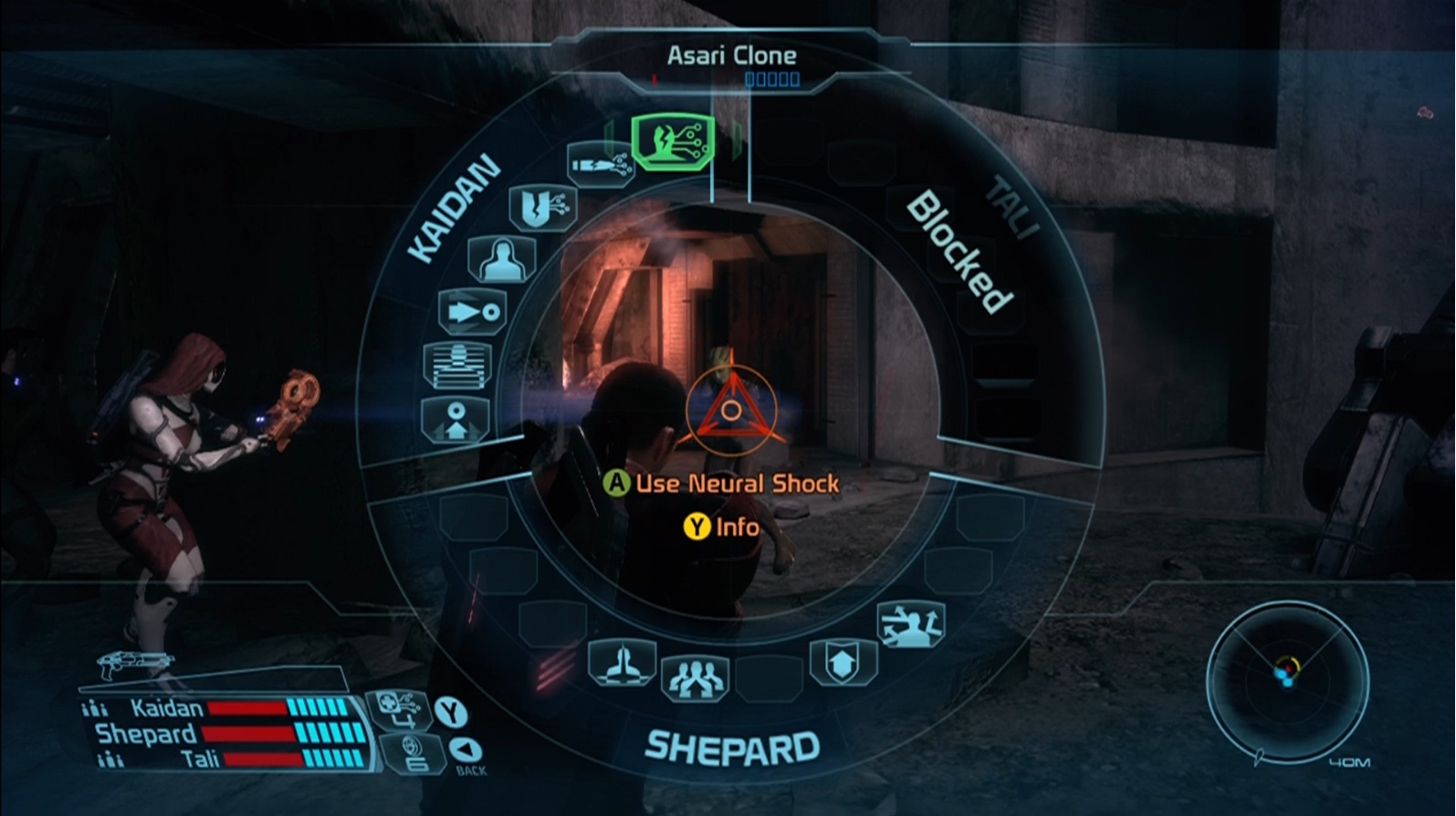Choose Kaidan's circle-above-up-arrow power

click(x=456, y=420)
